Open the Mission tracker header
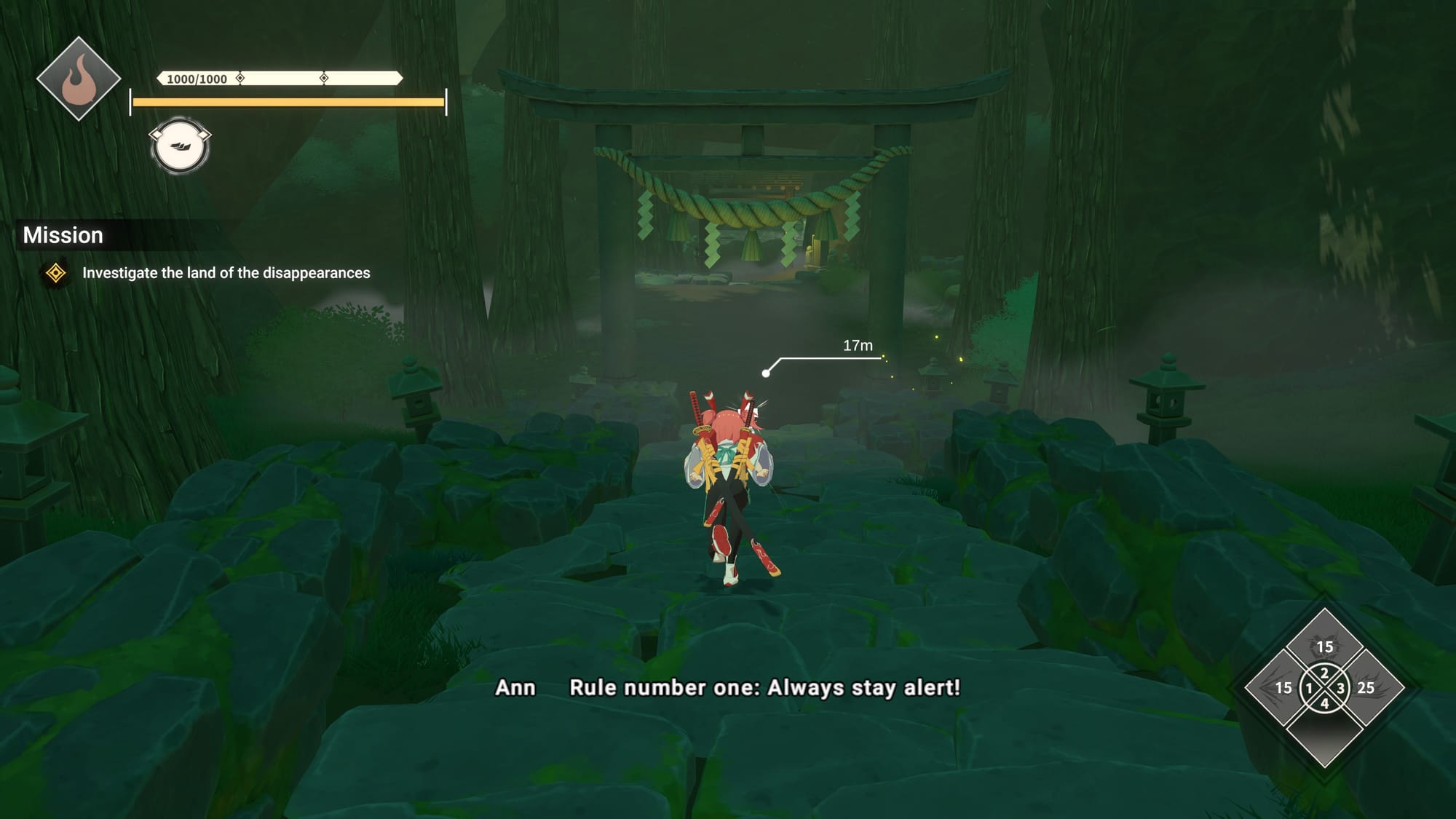This screenshot has height=819, width=1456. point(63,235)
